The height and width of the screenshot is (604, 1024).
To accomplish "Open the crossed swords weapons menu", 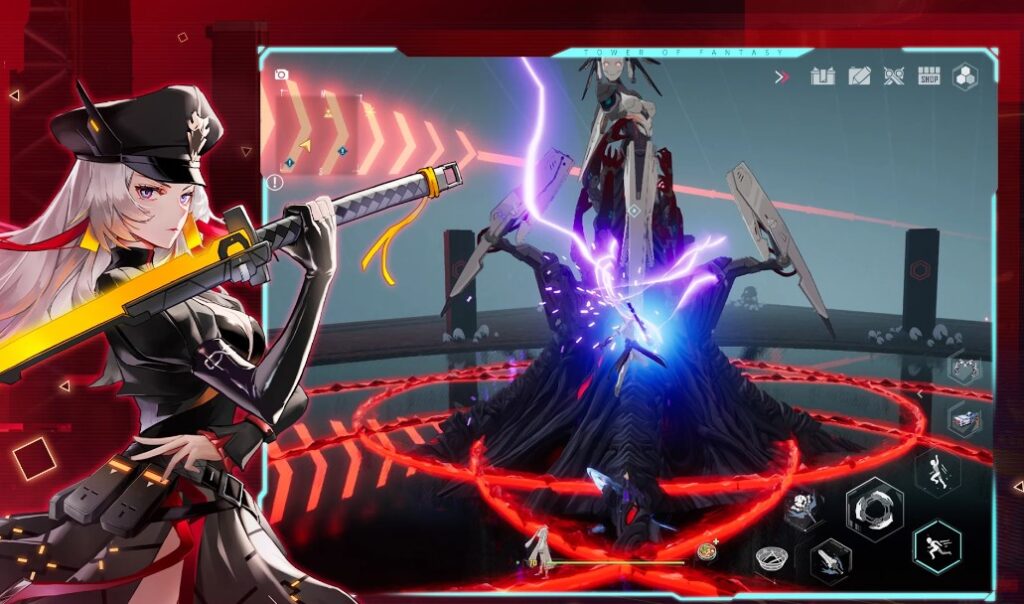I will coord(893,76).
